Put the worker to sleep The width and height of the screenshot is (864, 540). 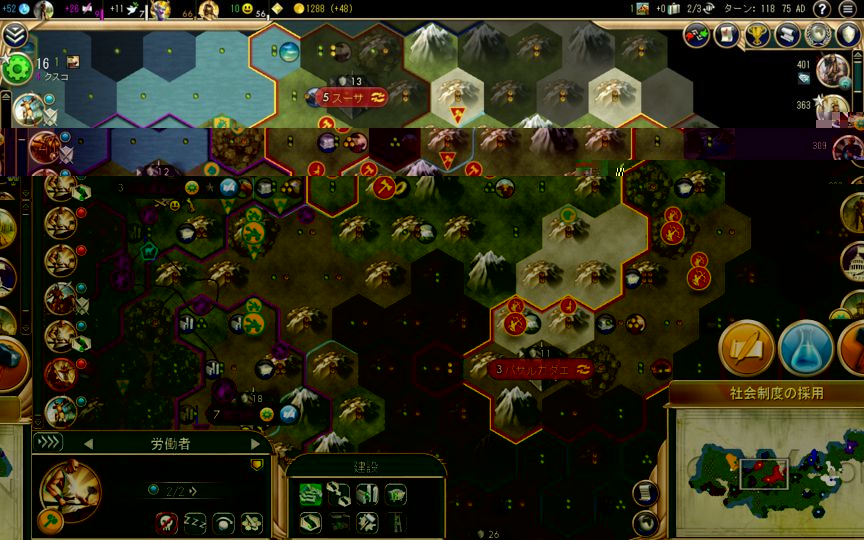point(194,522)
